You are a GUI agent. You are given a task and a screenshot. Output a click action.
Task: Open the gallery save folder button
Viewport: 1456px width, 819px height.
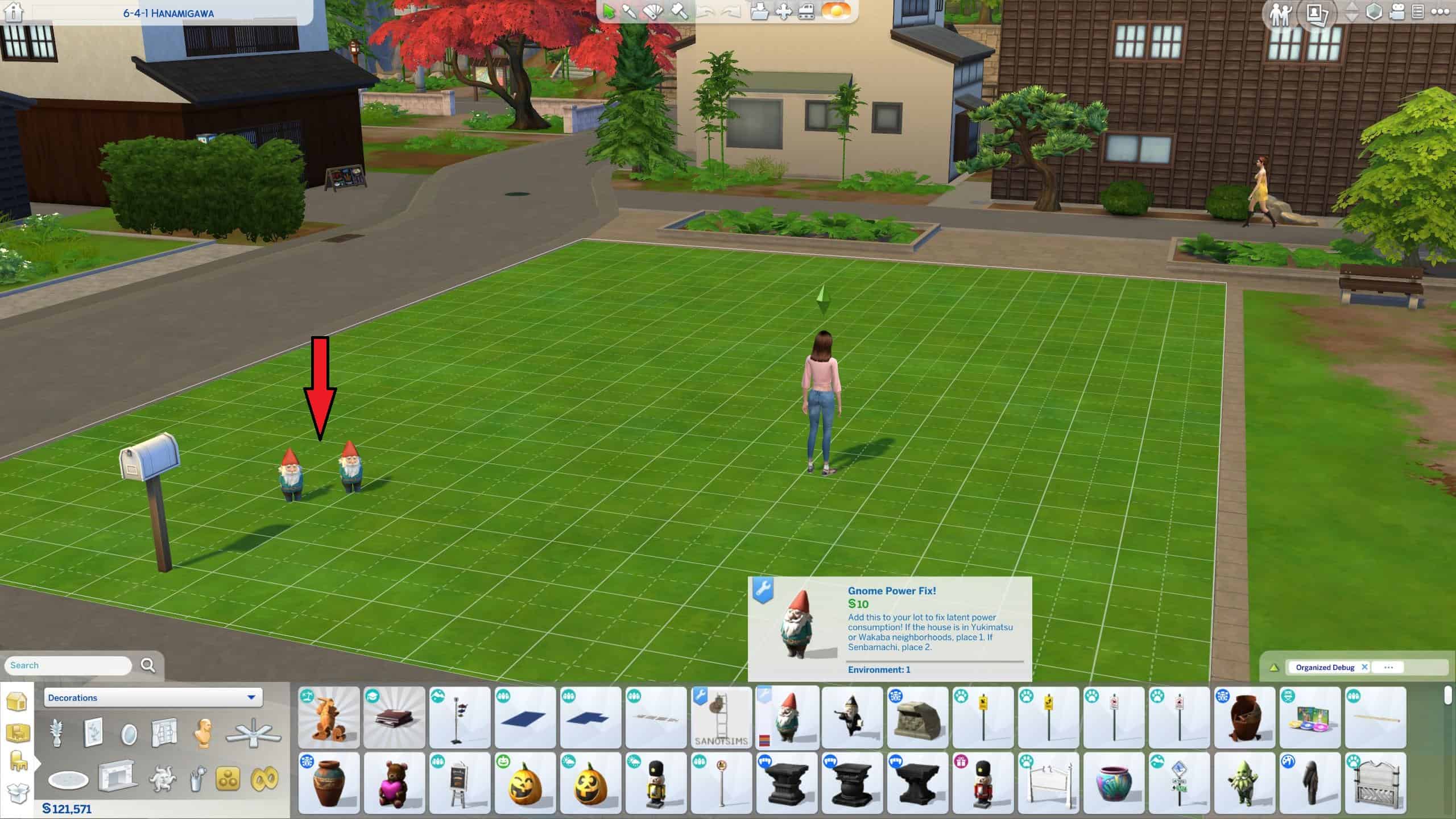pyautogui.click(x=759, y=12)
